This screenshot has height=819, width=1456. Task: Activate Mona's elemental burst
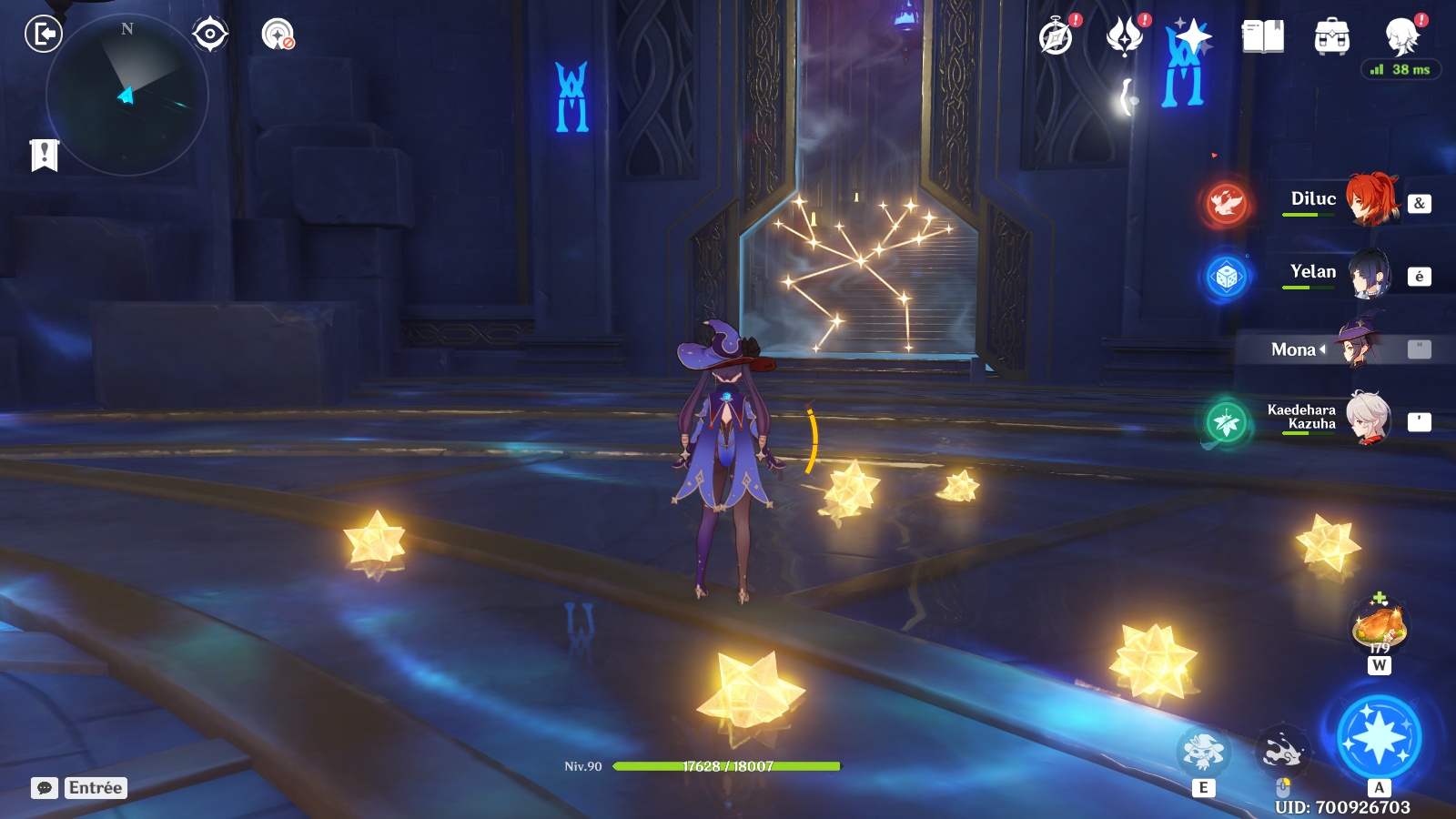(x=1379, y=737)
